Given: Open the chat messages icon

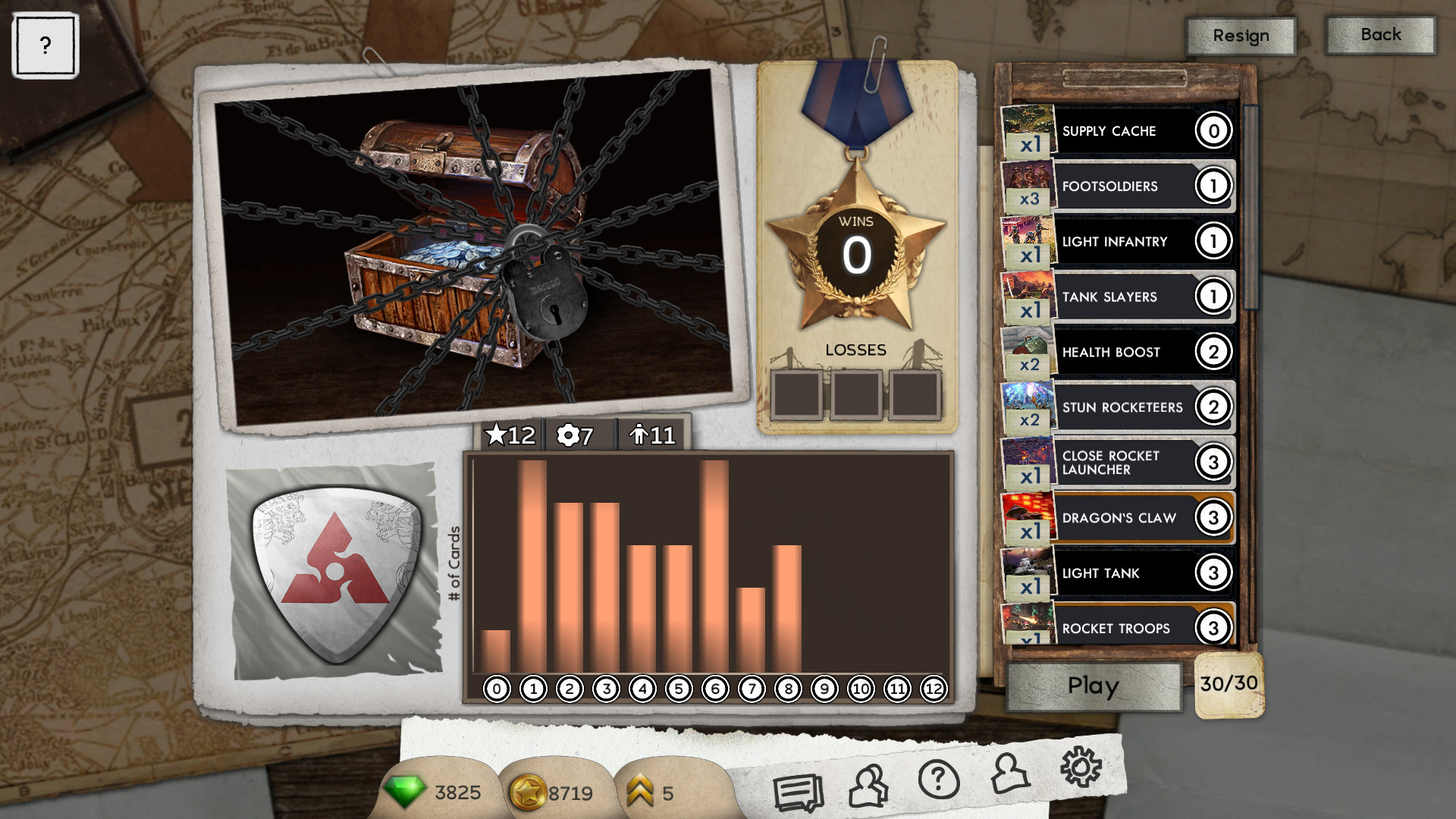Looking at the screenshot, I should [798, 792].
